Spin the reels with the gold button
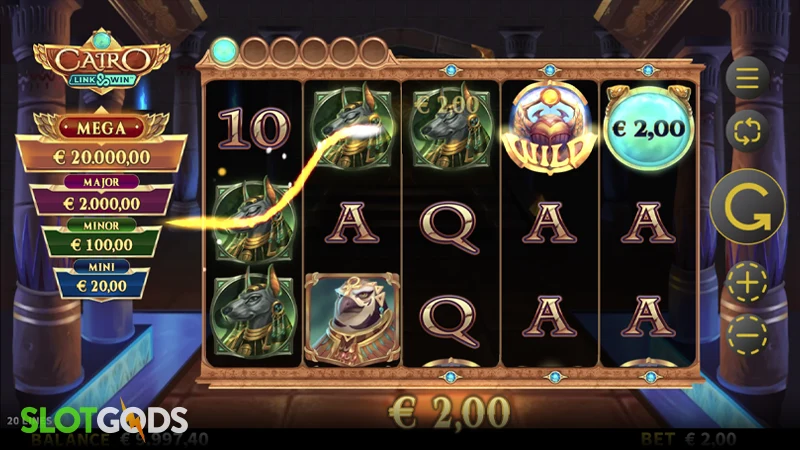 tap(746, 208)
